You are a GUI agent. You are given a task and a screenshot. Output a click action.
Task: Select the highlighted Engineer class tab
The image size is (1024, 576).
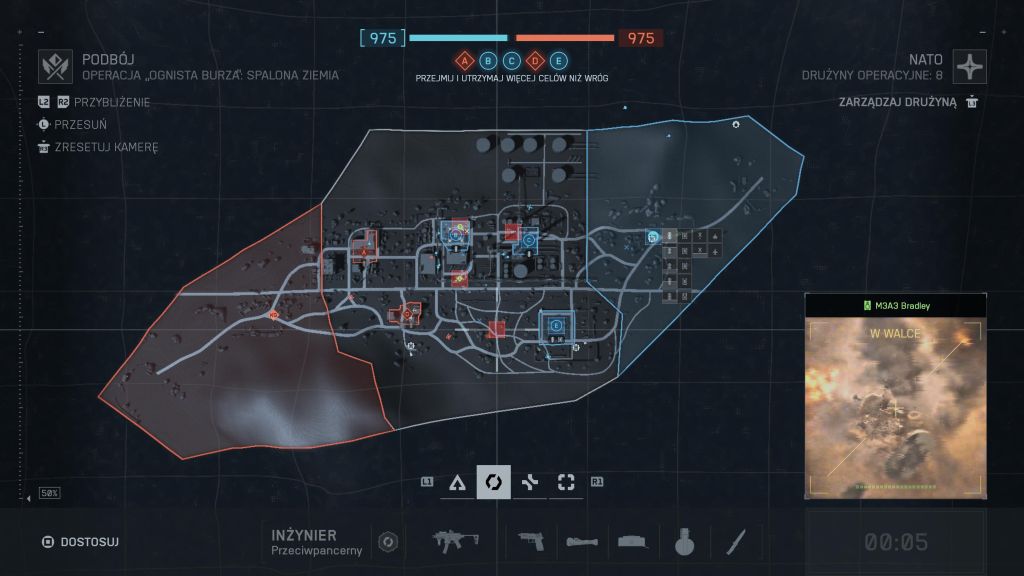[493, 482]
